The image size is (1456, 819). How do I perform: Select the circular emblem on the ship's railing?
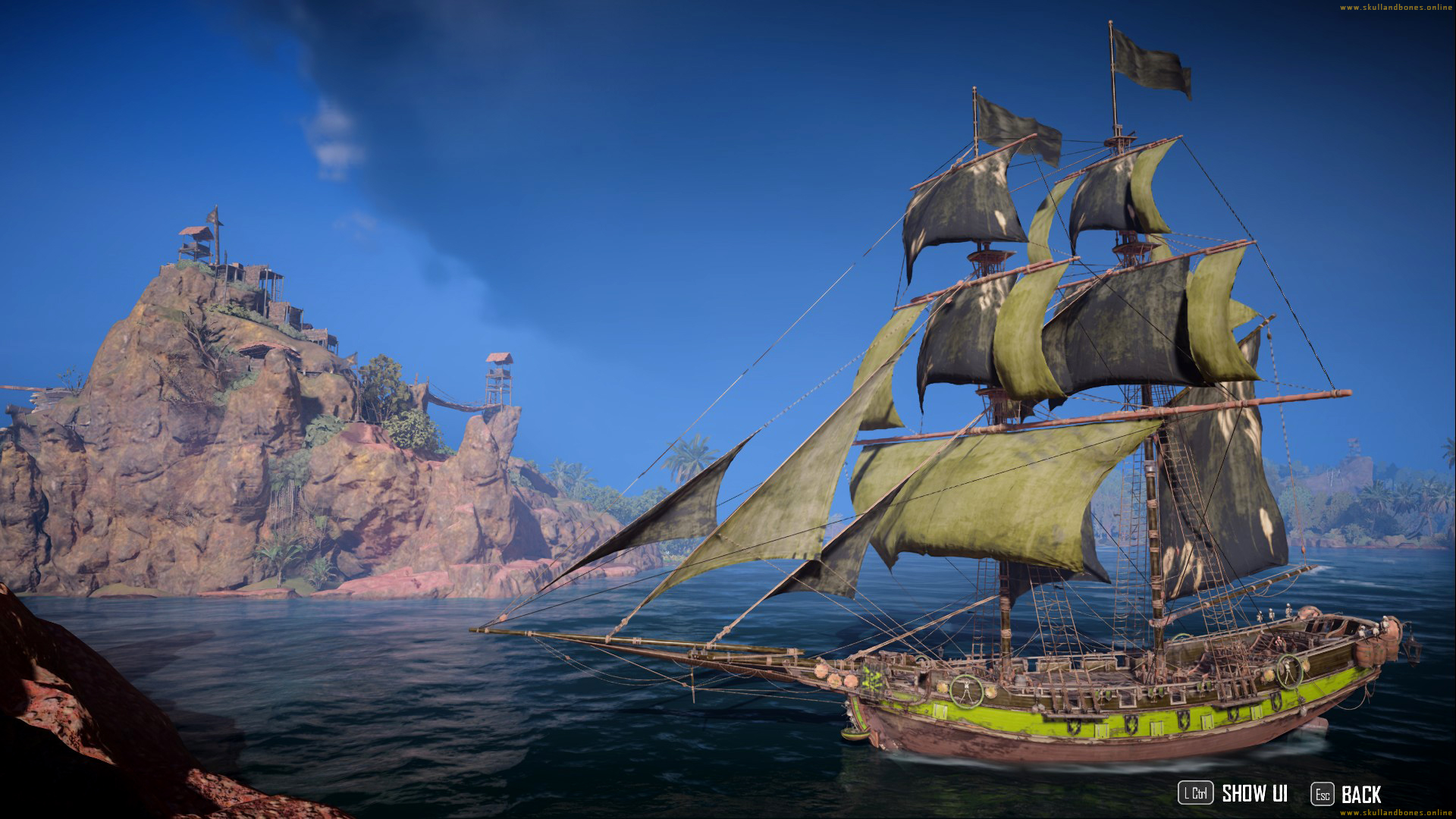968,692
